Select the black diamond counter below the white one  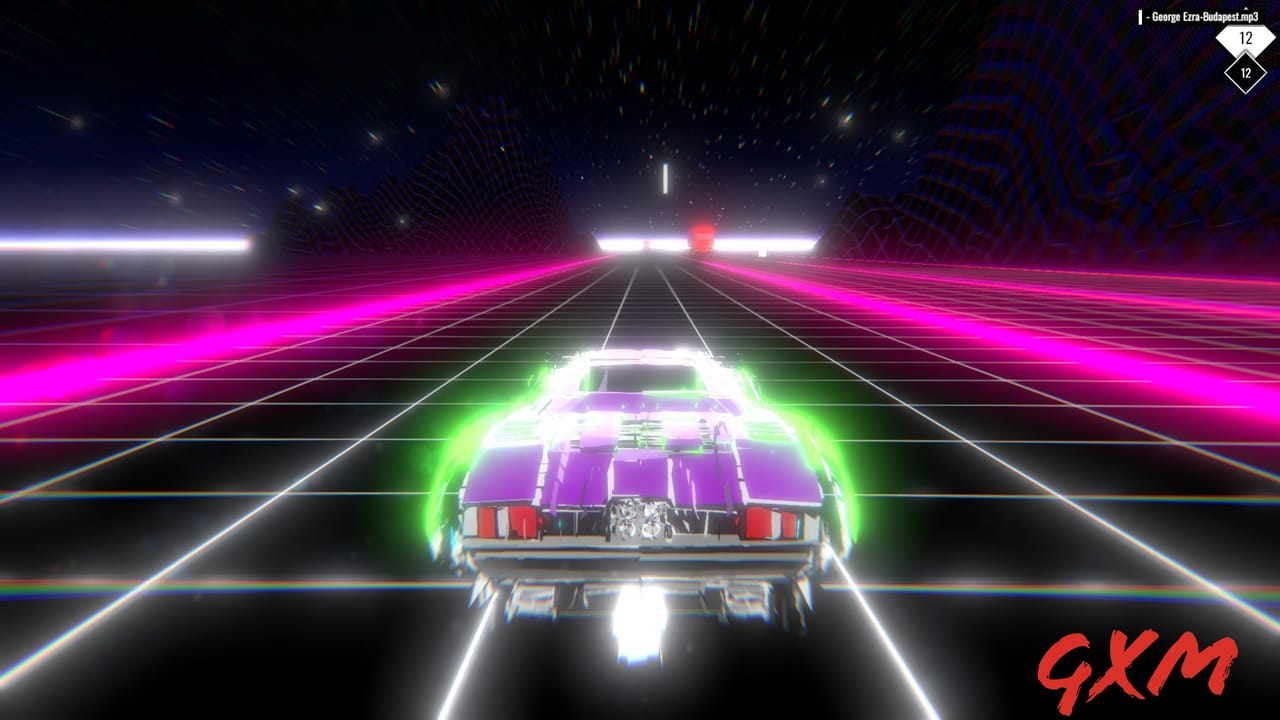click(x=1245, y=72)
